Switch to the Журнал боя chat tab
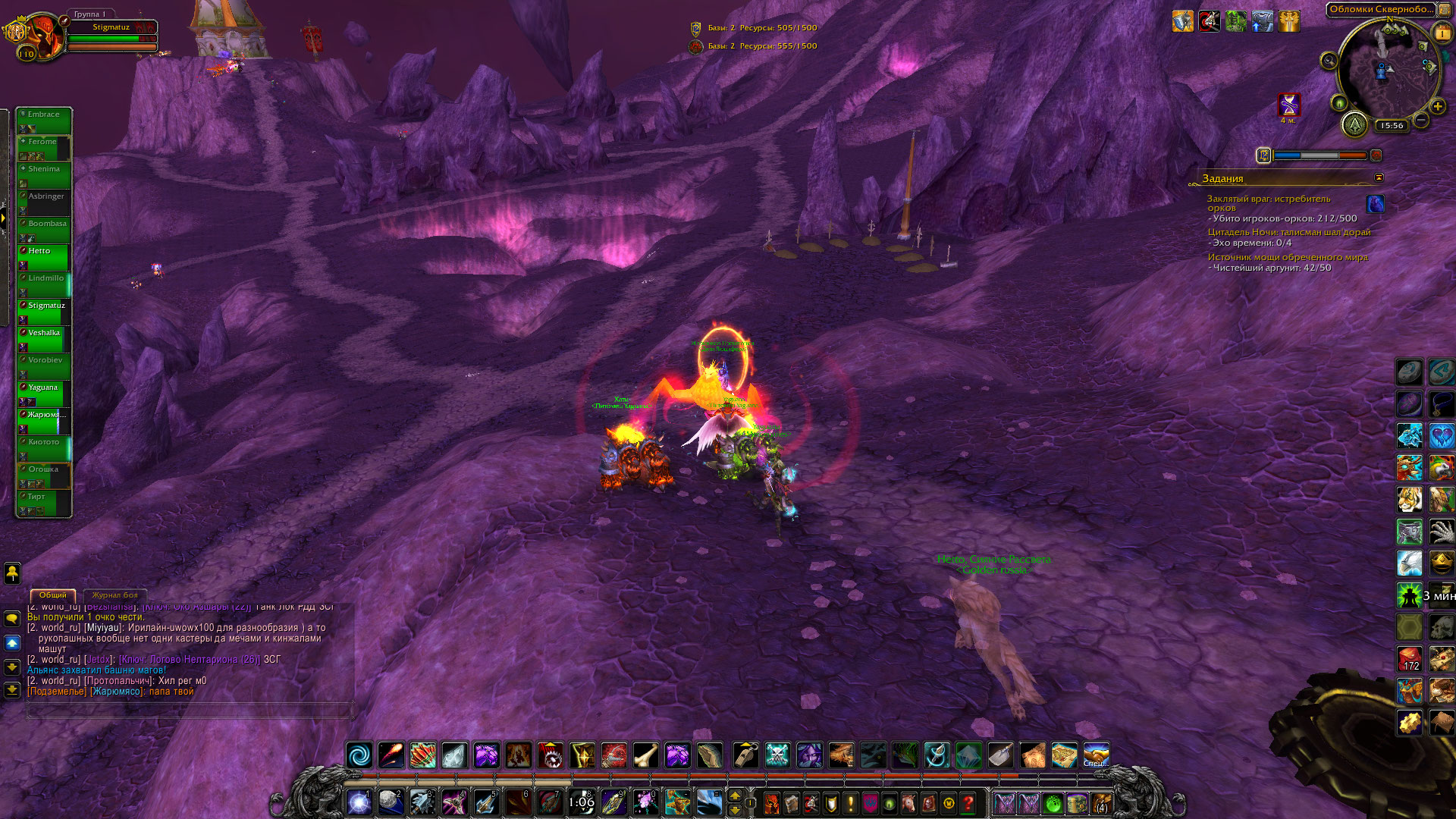The image size is (1456, 819). coord(115,595)
